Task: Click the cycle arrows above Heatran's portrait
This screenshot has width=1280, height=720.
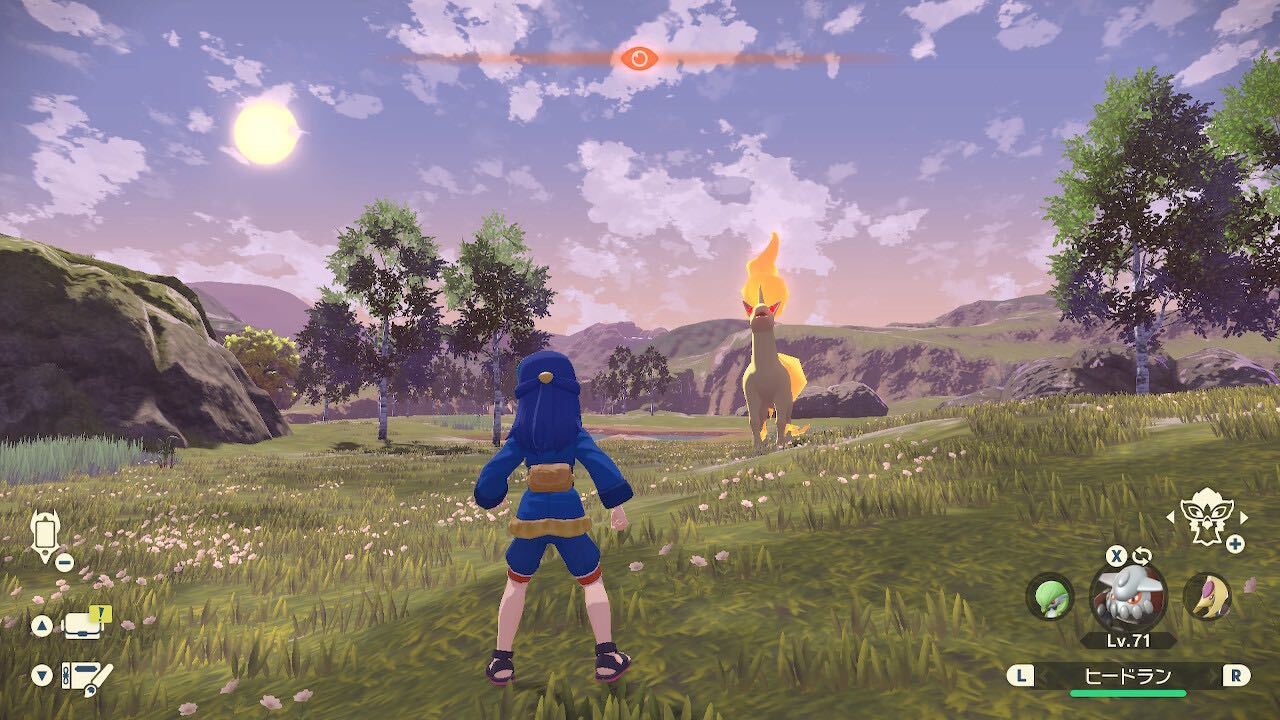Action: [1141, 555]
